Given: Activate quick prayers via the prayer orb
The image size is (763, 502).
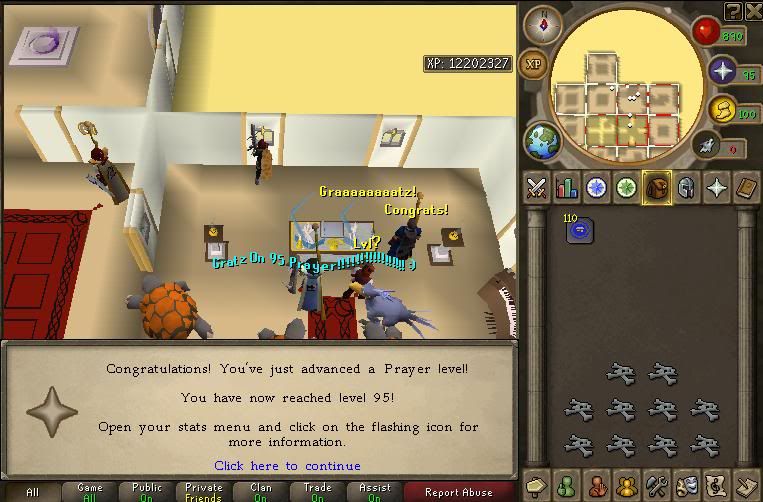Looking at the screenshot, I should pyautogui.click(x=724, y=70).
